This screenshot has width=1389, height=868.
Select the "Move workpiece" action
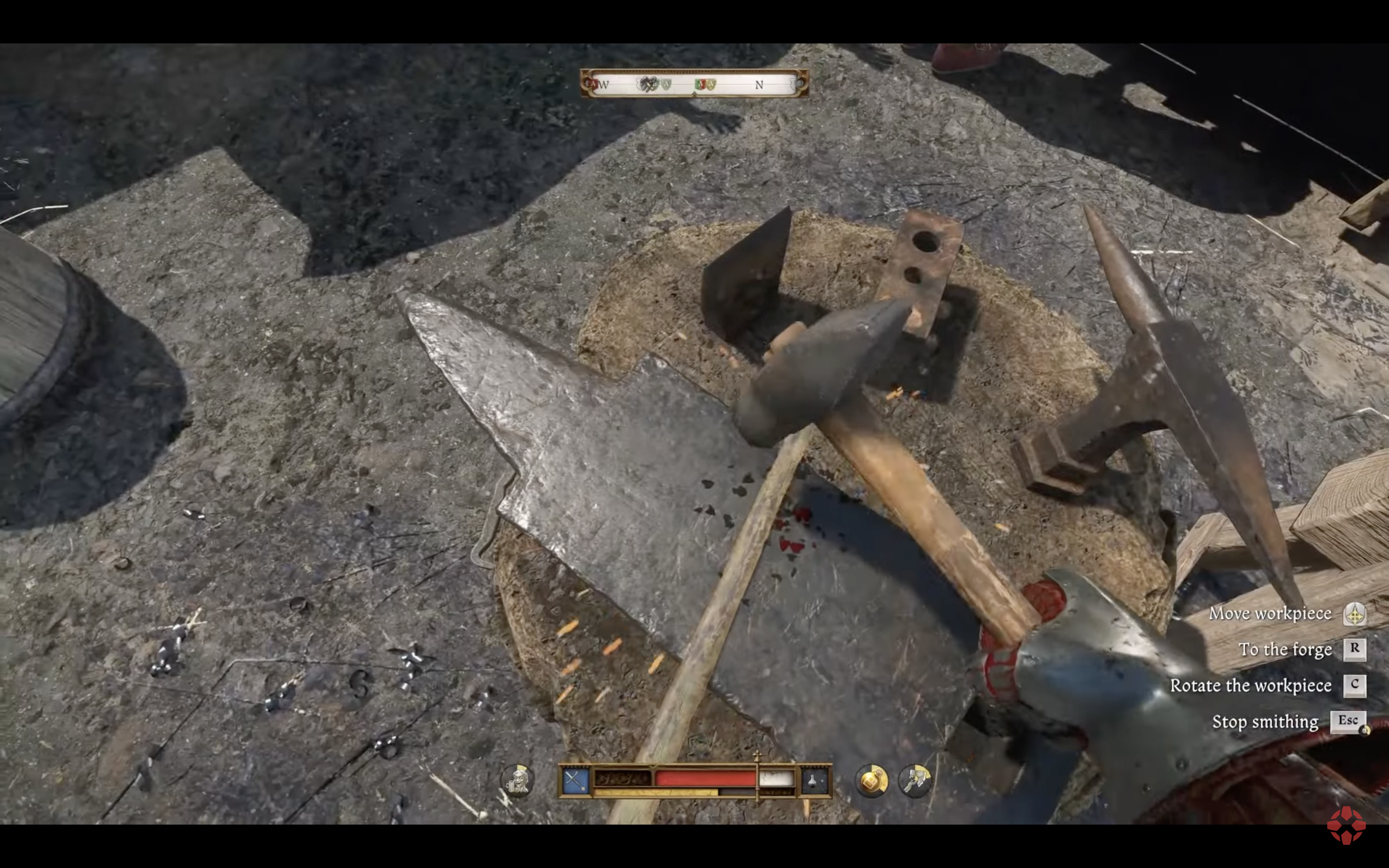click(1269, 614)
